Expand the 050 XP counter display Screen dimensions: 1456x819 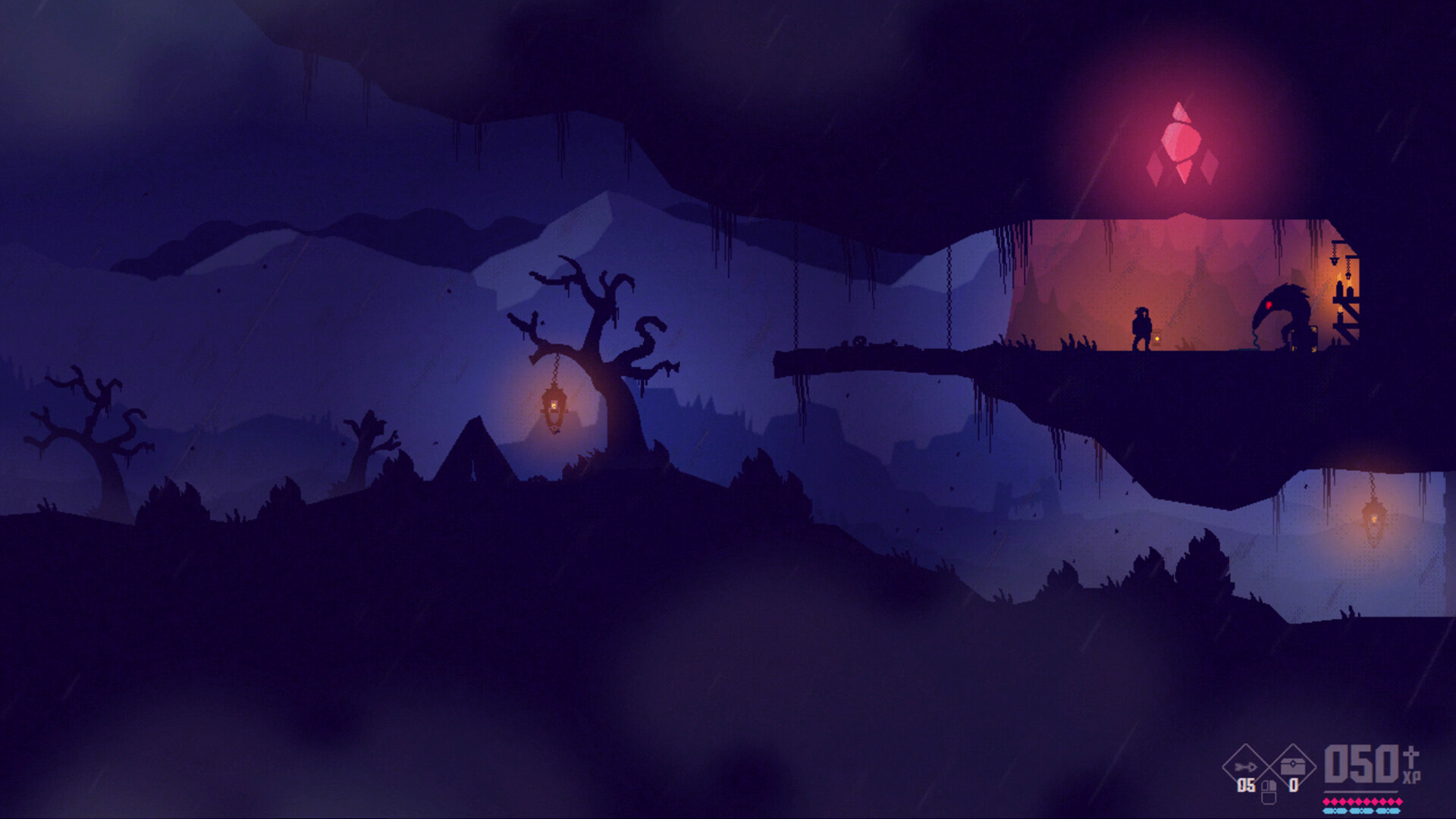coord(1361,764)
